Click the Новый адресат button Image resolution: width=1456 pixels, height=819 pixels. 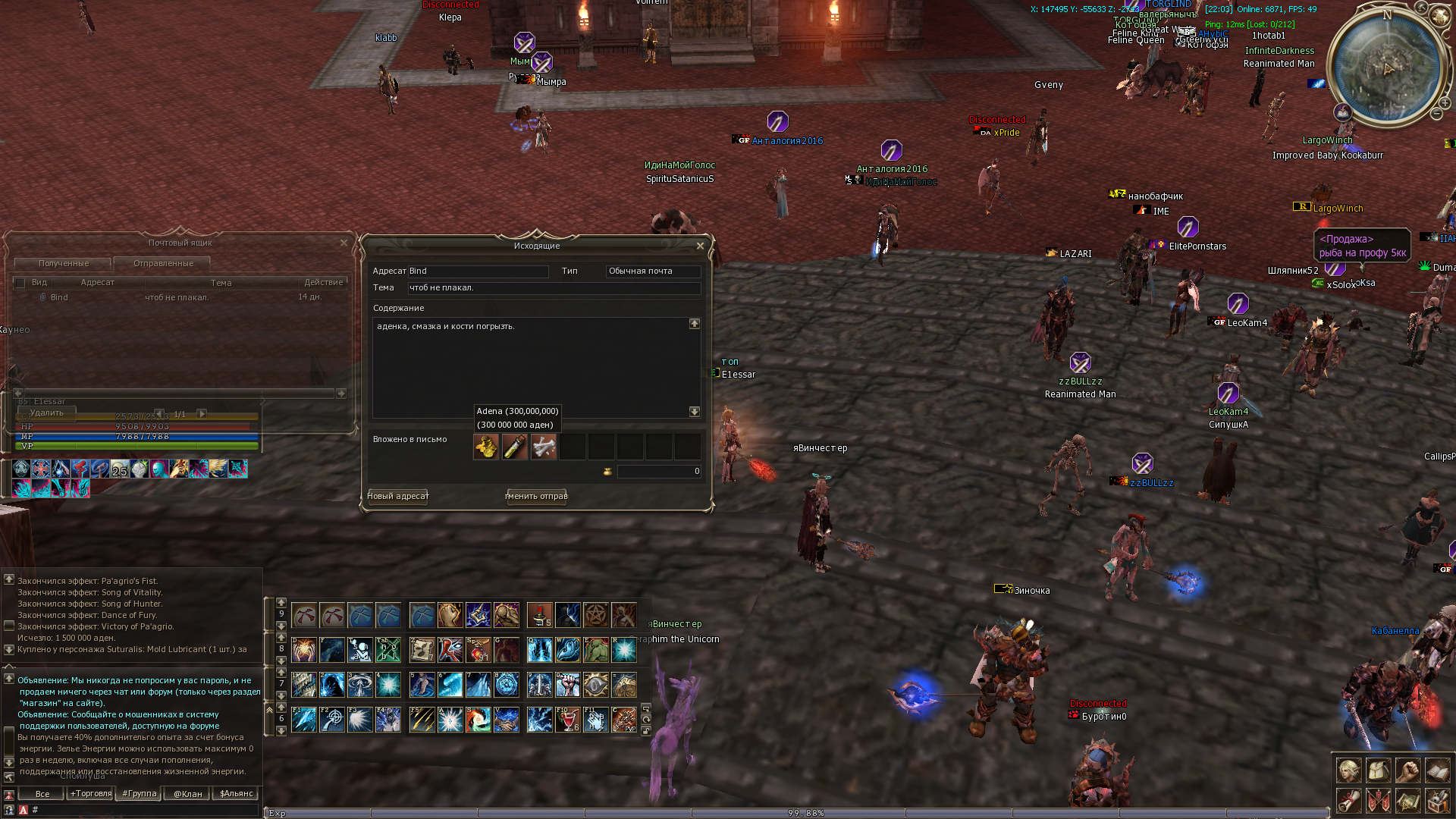pyautogui.click(x=398, y=496)
